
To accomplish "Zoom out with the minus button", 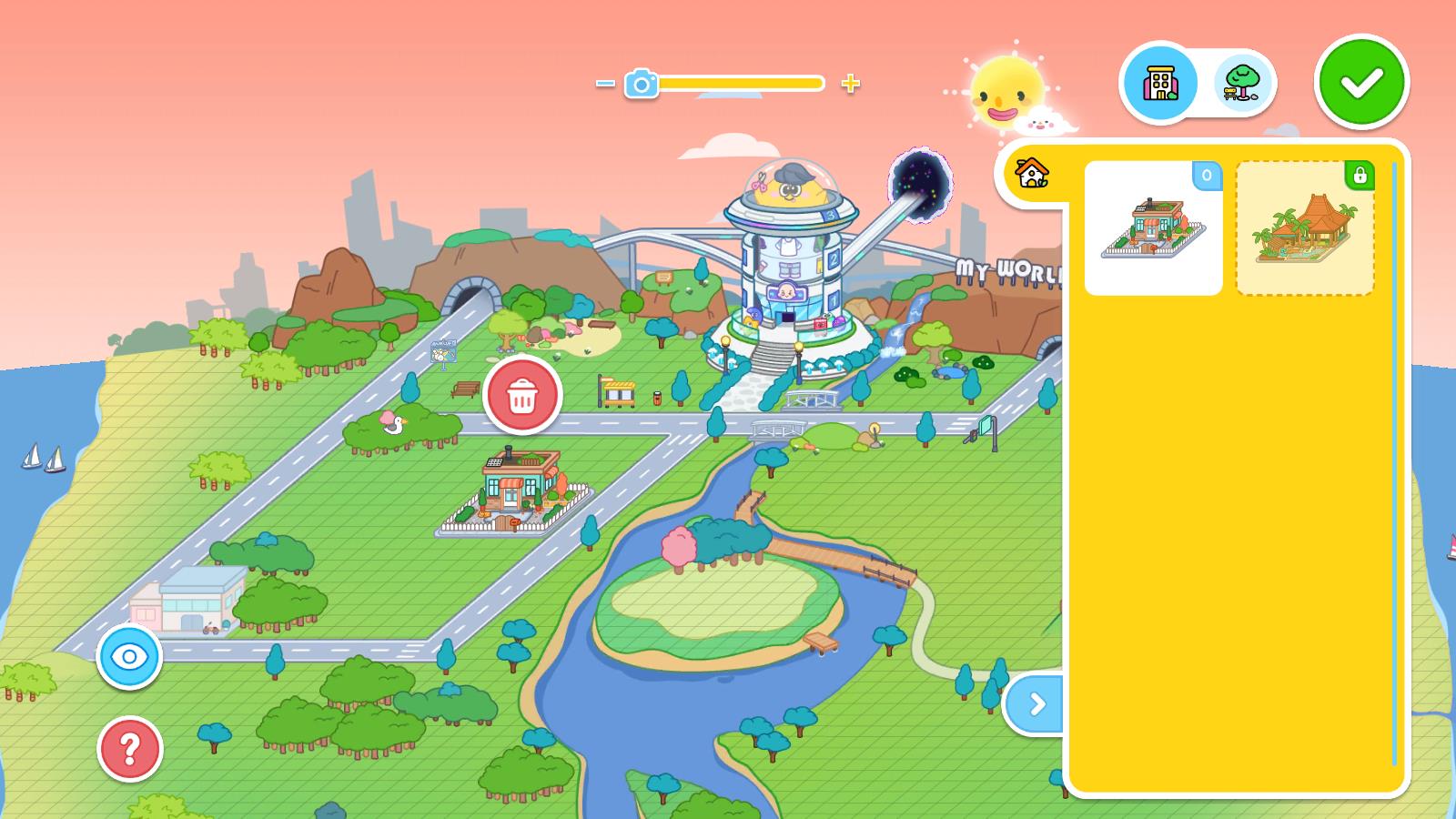I will coord(605,84).
